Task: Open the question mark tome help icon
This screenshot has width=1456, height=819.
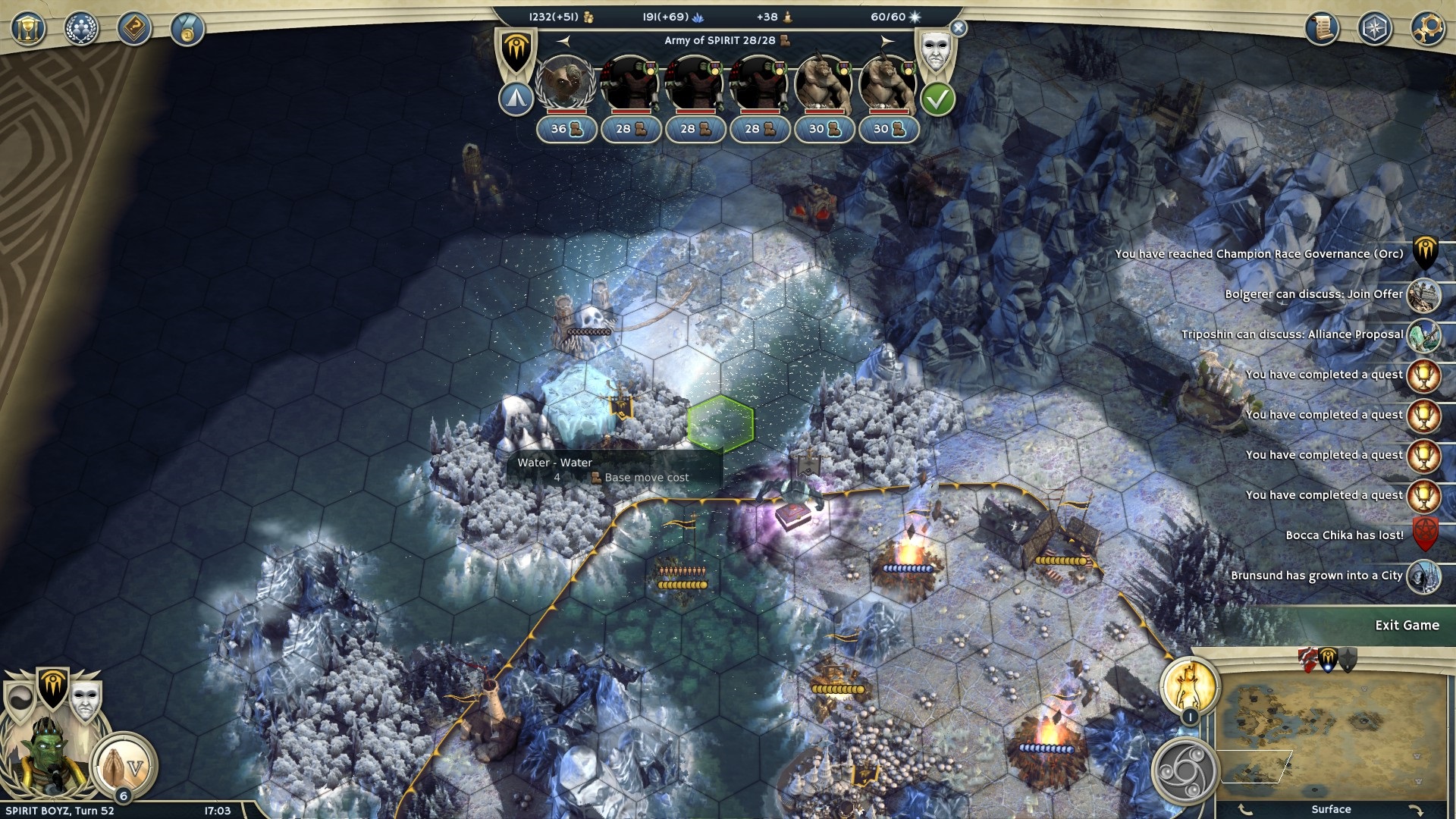Action: tap(134, 30)
